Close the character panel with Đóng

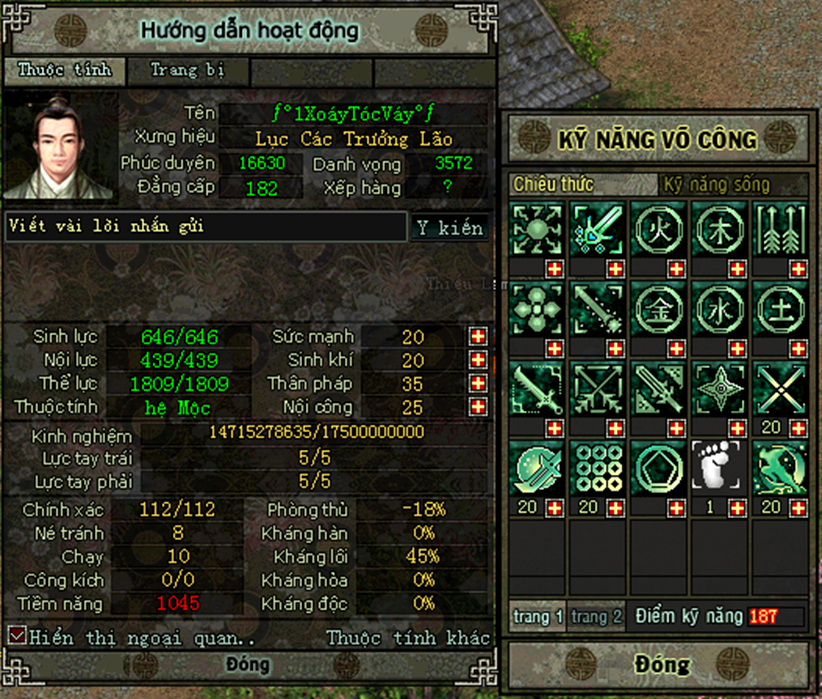pos(248,665)
